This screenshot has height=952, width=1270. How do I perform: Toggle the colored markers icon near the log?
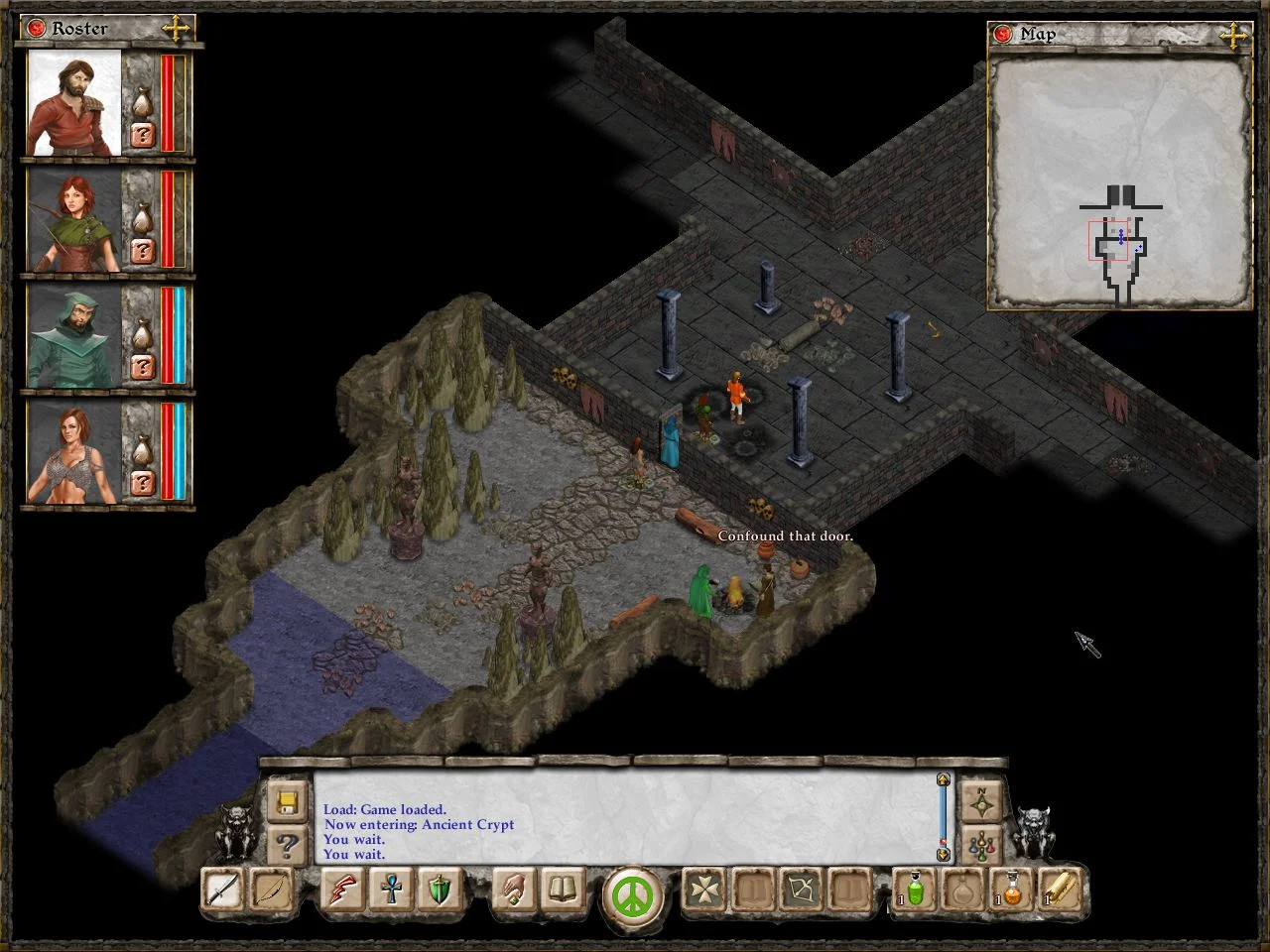[980, 845]
